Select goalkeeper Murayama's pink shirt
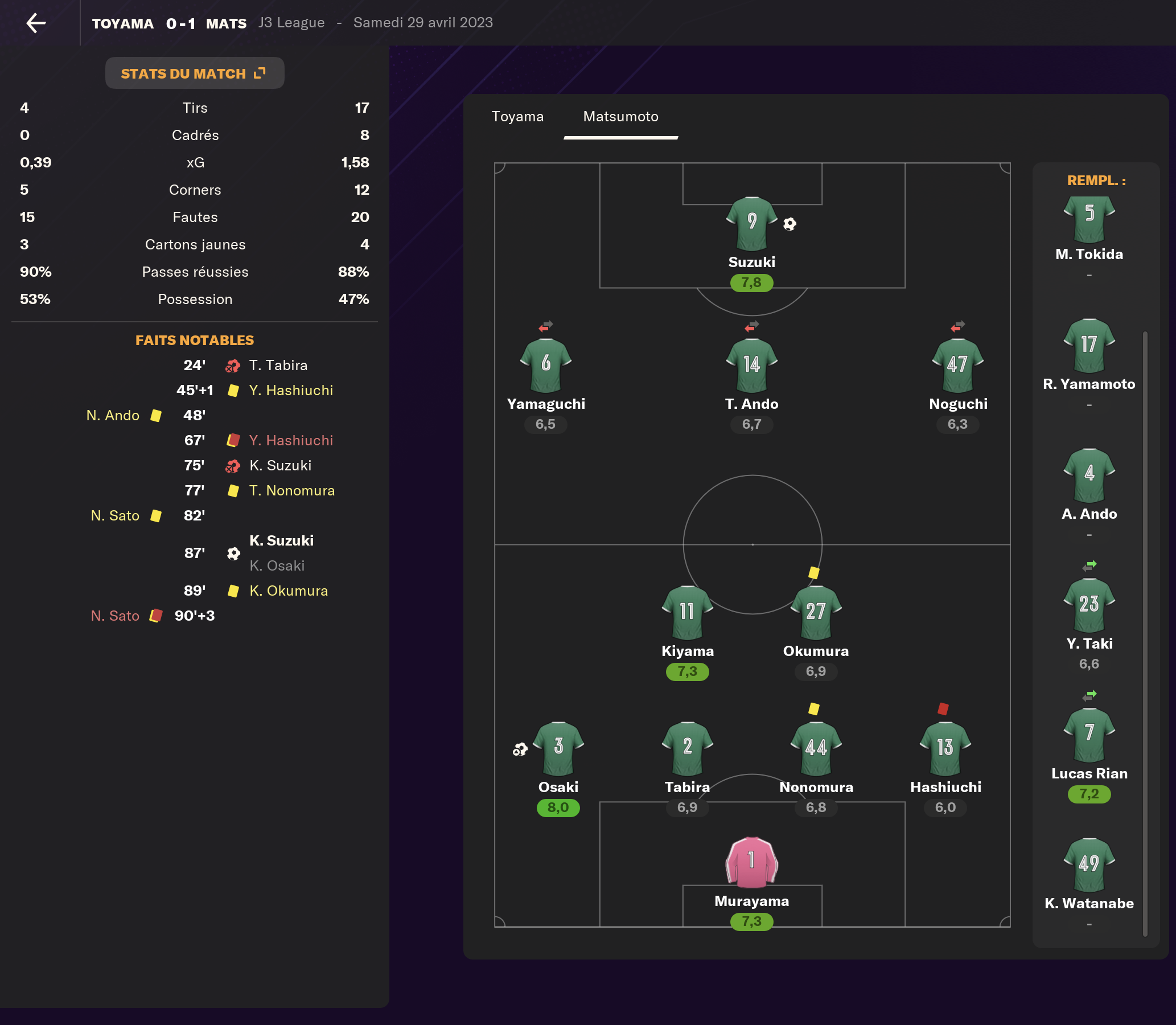Image resolution: width=1176 pixels, height=1025 pixels. pos(751,863)
